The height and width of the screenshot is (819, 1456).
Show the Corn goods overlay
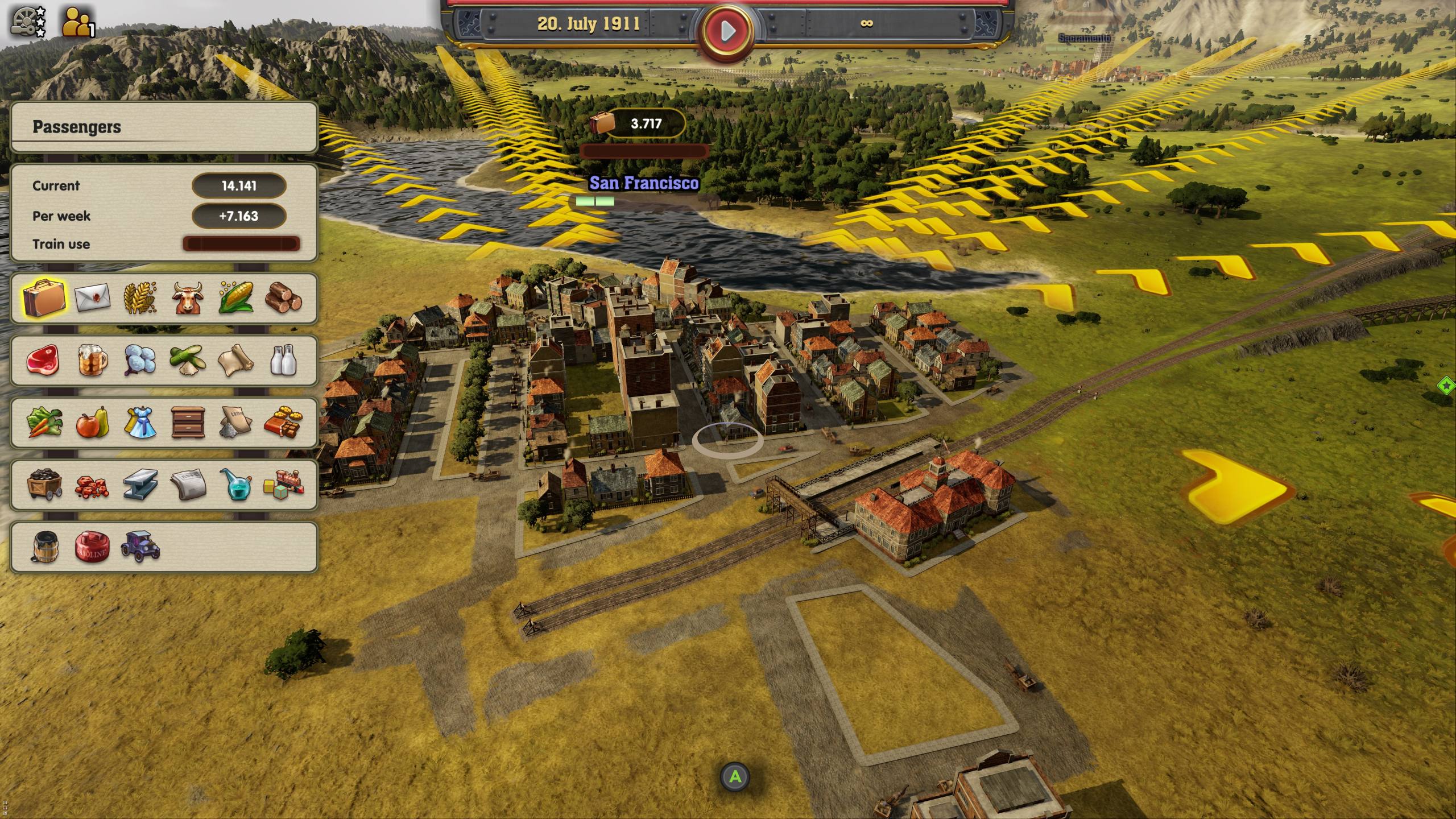coord(235,298)
